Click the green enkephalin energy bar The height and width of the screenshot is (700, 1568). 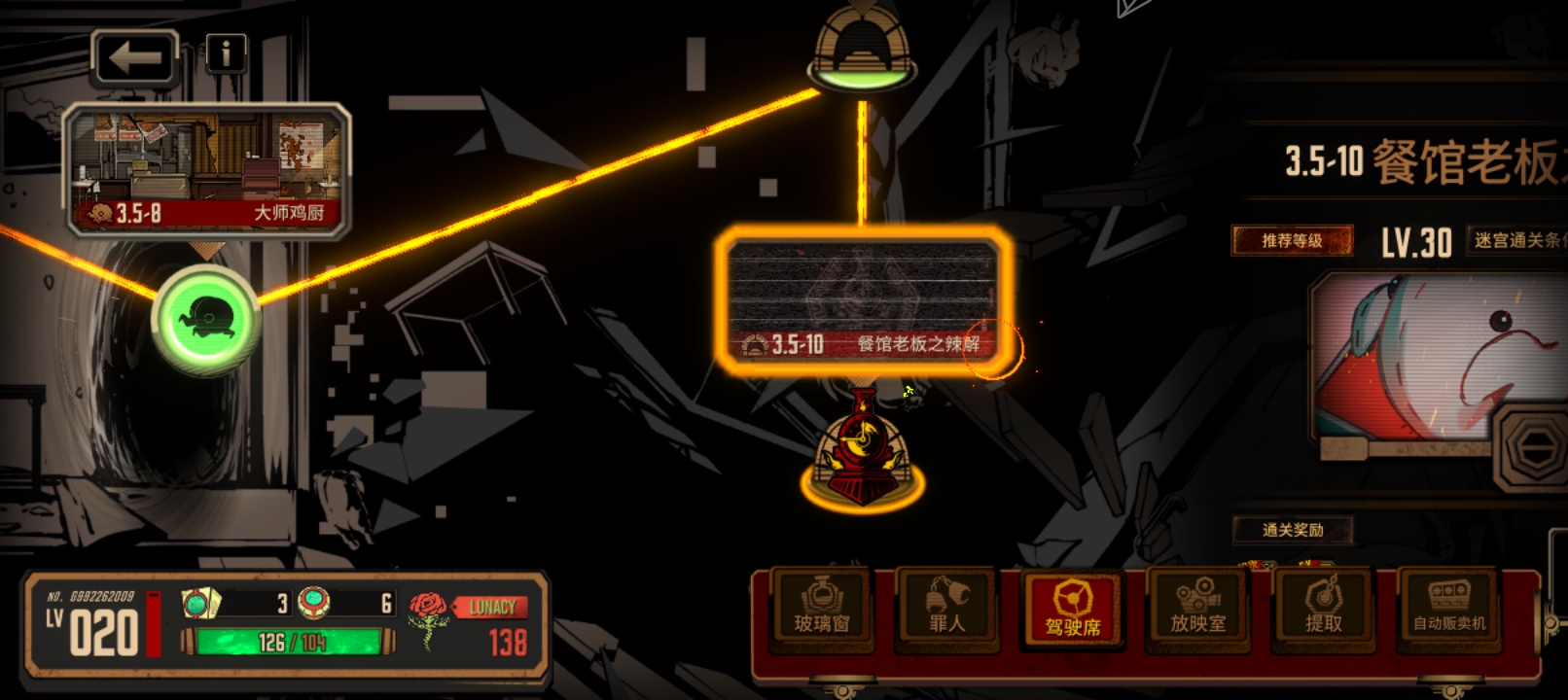click(x=290, y=642)
